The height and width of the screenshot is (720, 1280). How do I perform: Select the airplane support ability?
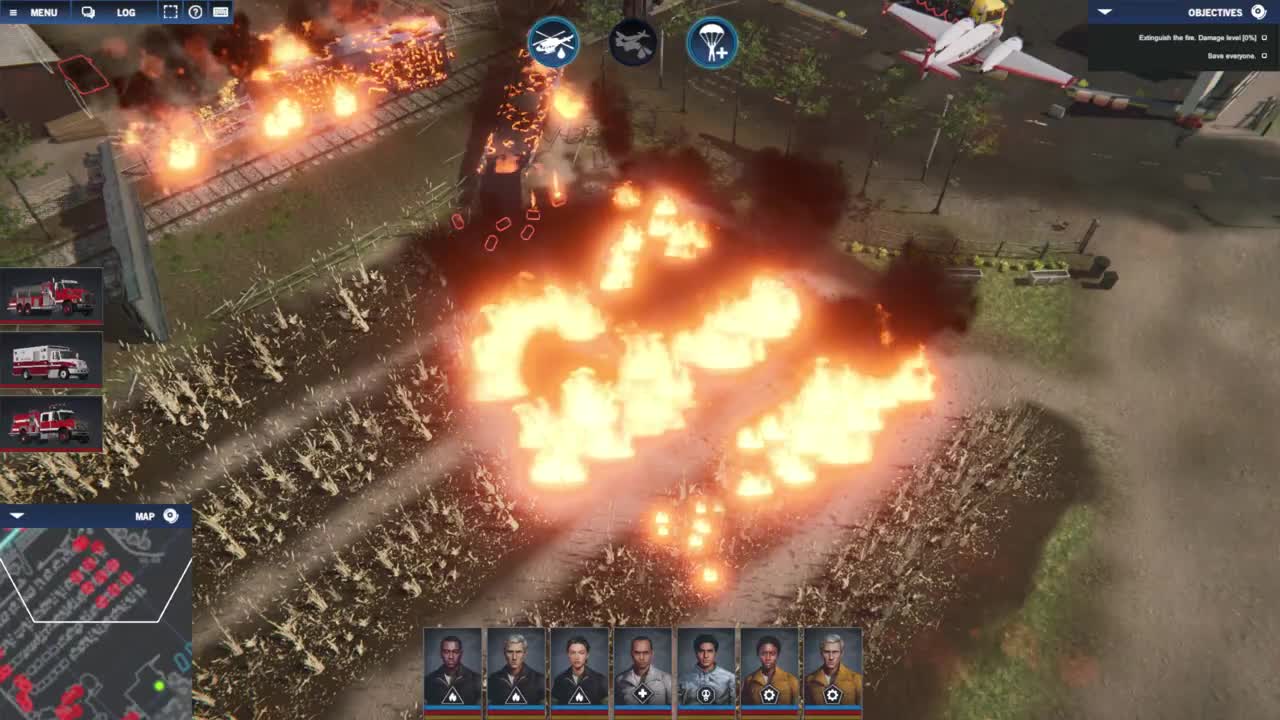coord(633,43)
